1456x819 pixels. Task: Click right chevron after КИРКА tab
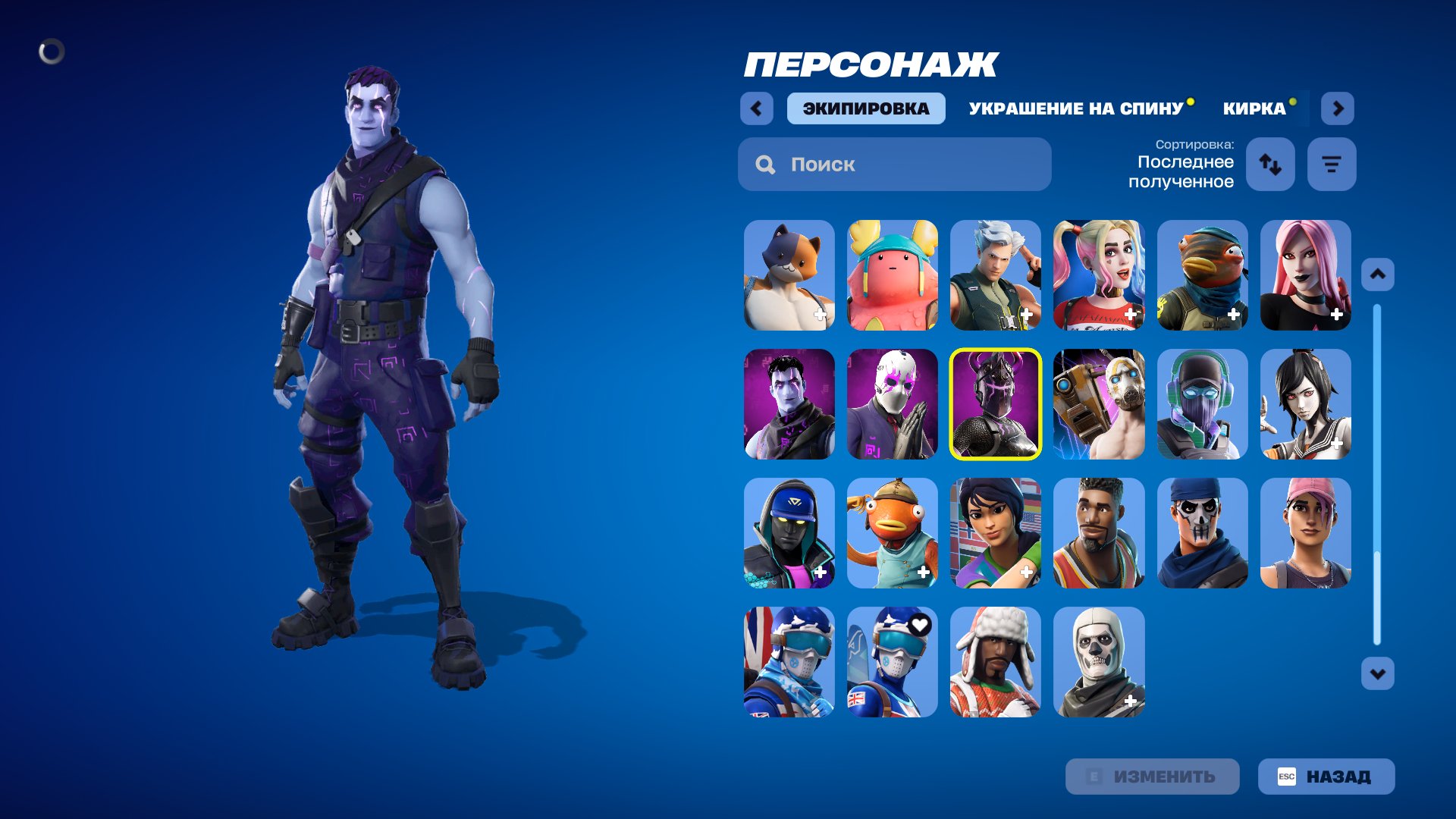(x=1338, y=108)
